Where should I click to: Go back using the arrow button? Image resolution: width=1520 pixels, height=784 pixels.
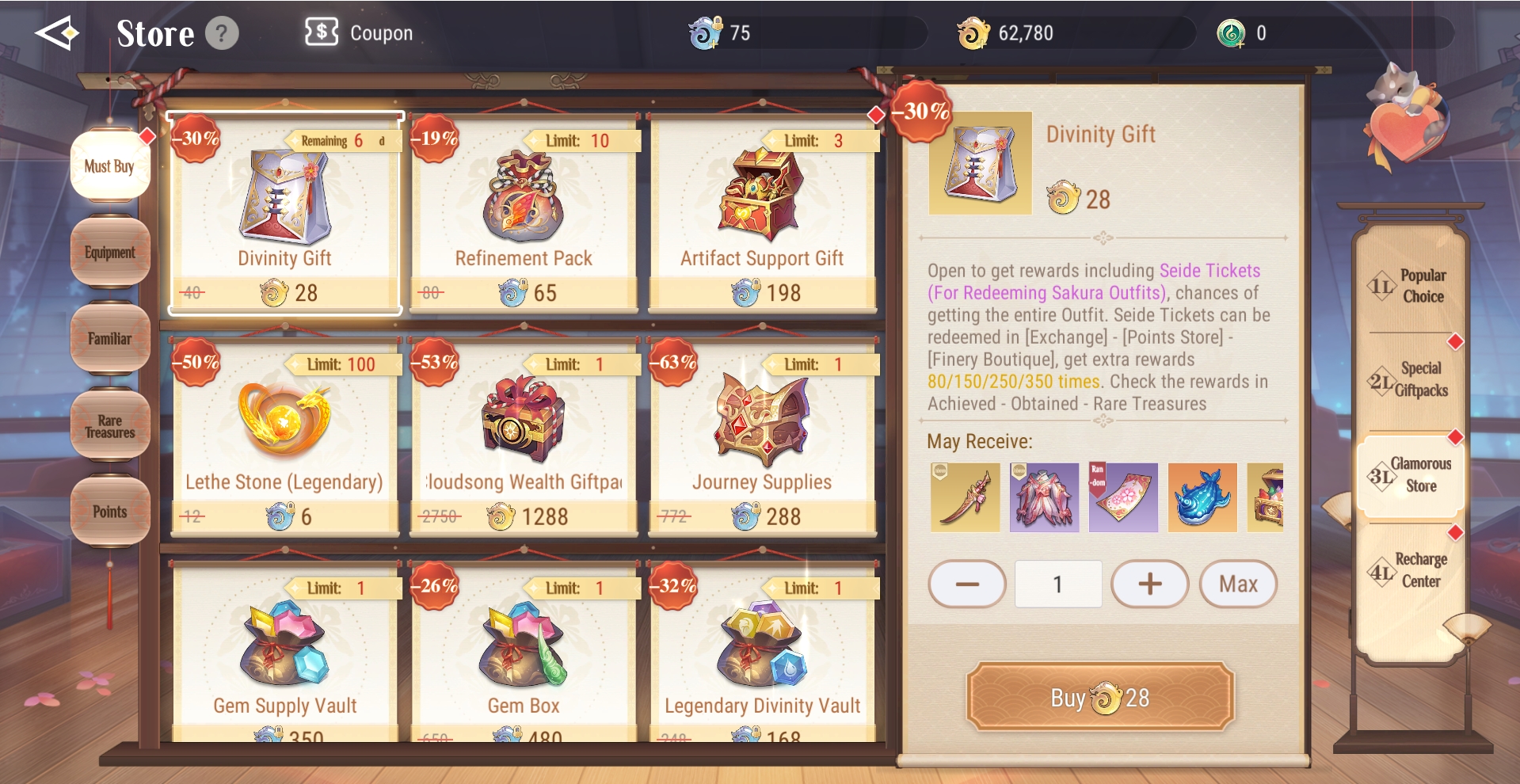point(56,33)
